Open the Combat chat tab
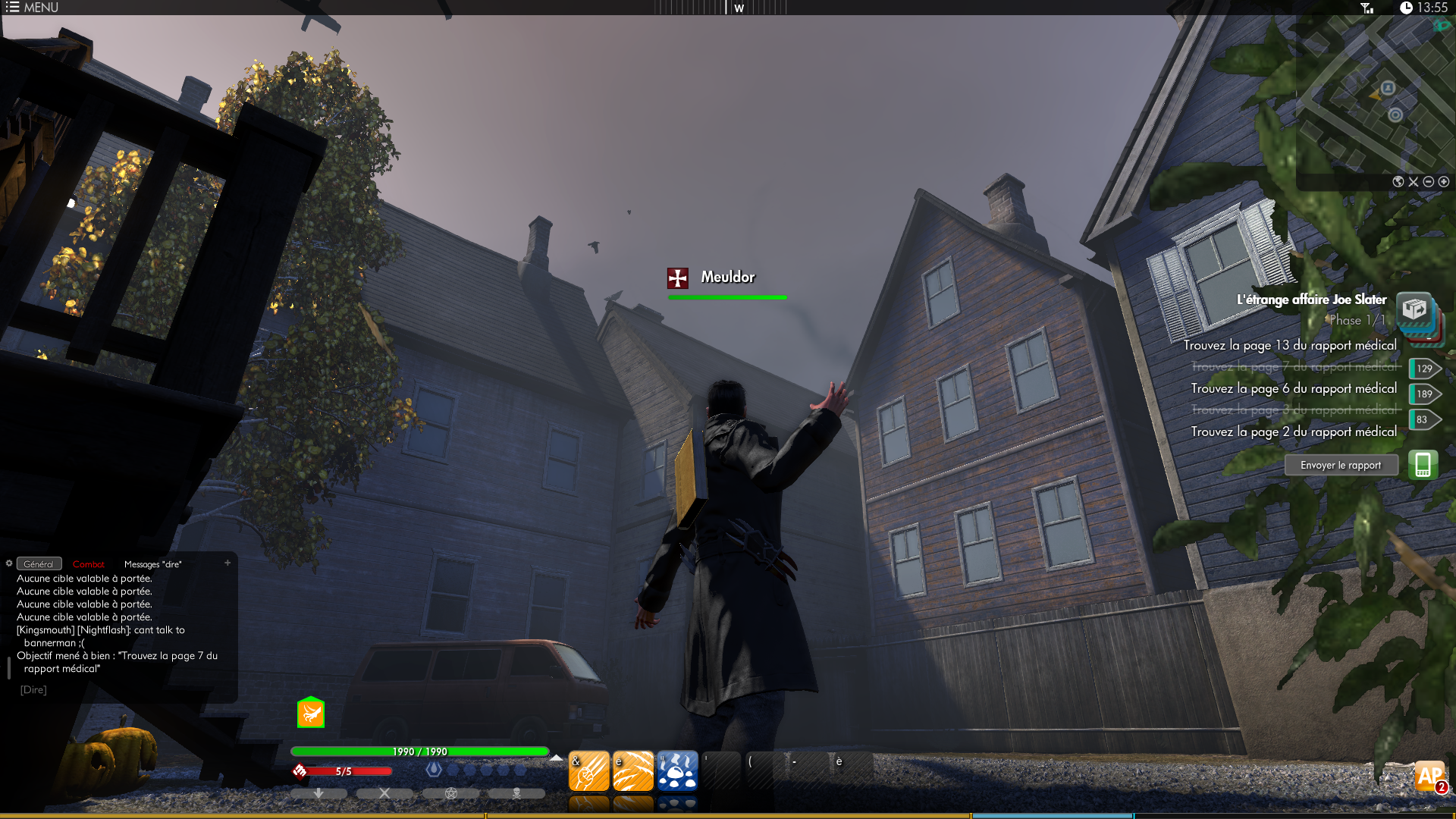The width and height of the screenshot is (1456, 819). [x=89, y=564]
